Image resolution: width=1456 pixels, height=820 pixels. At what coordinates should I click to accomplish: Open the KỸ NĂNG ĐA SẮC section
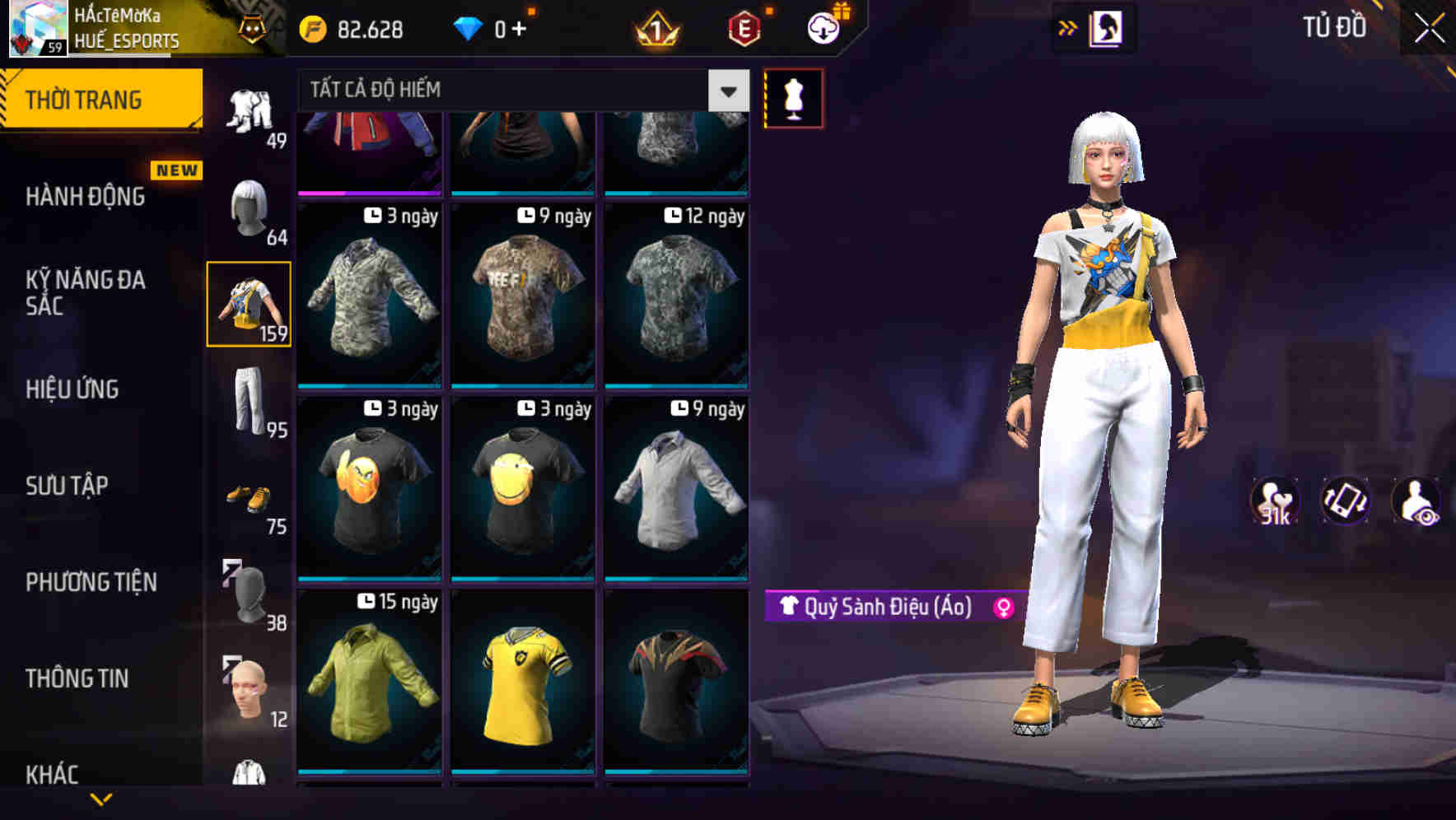[x=86, y=292]
